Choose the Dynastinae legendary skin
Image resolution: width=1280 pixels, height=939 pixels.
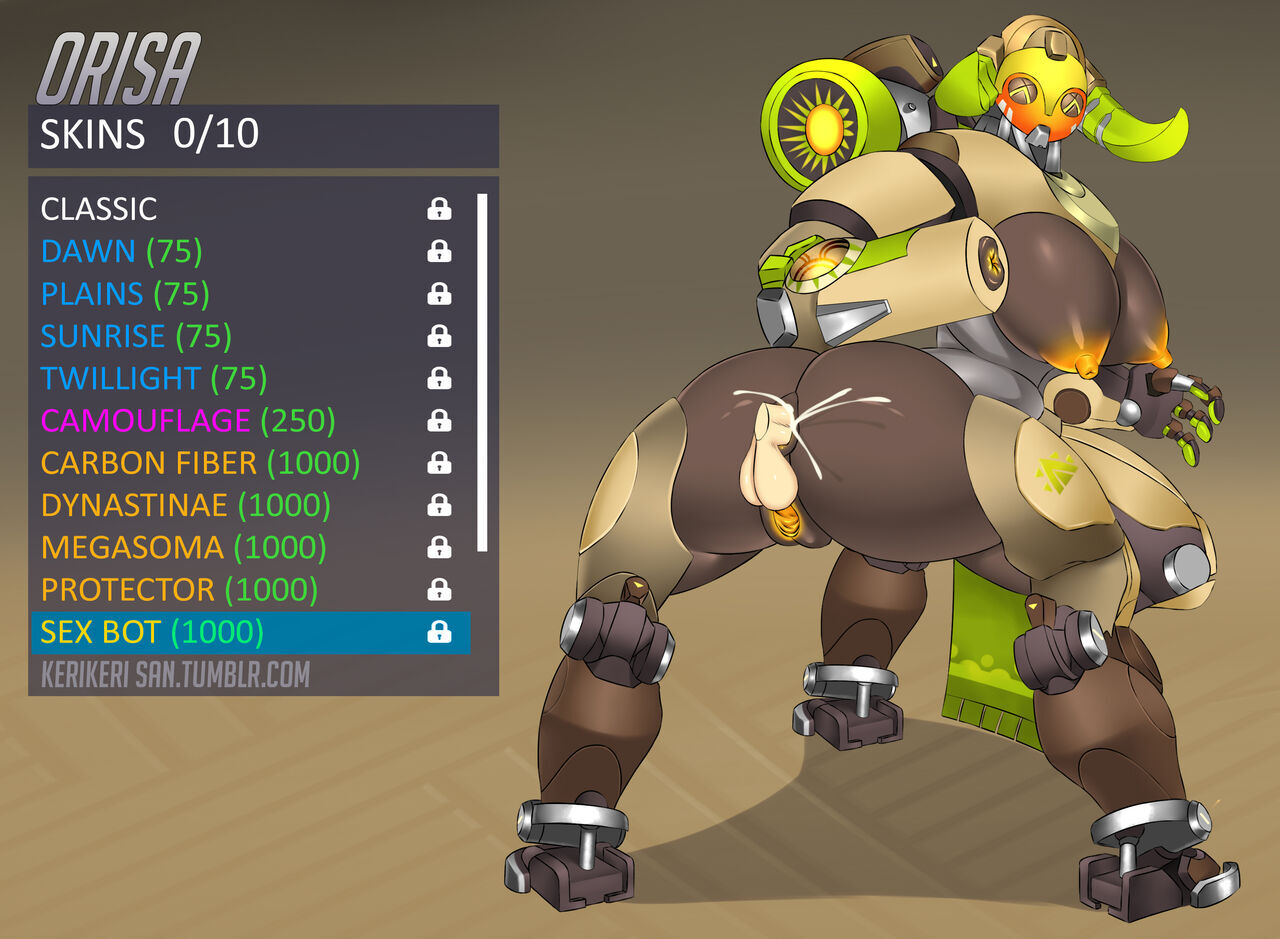[x=185, y=506]
